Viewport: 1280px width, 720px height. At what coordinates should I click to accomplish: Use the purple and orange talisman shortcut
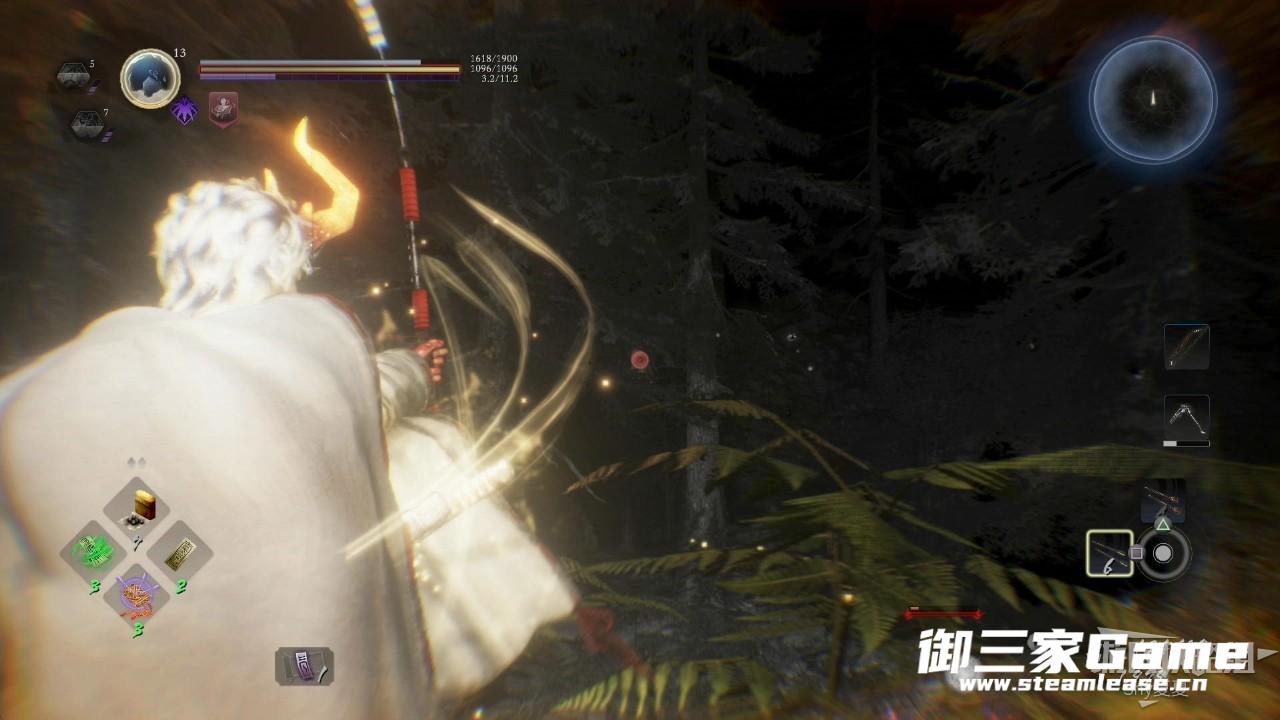[x=135, y=596]
